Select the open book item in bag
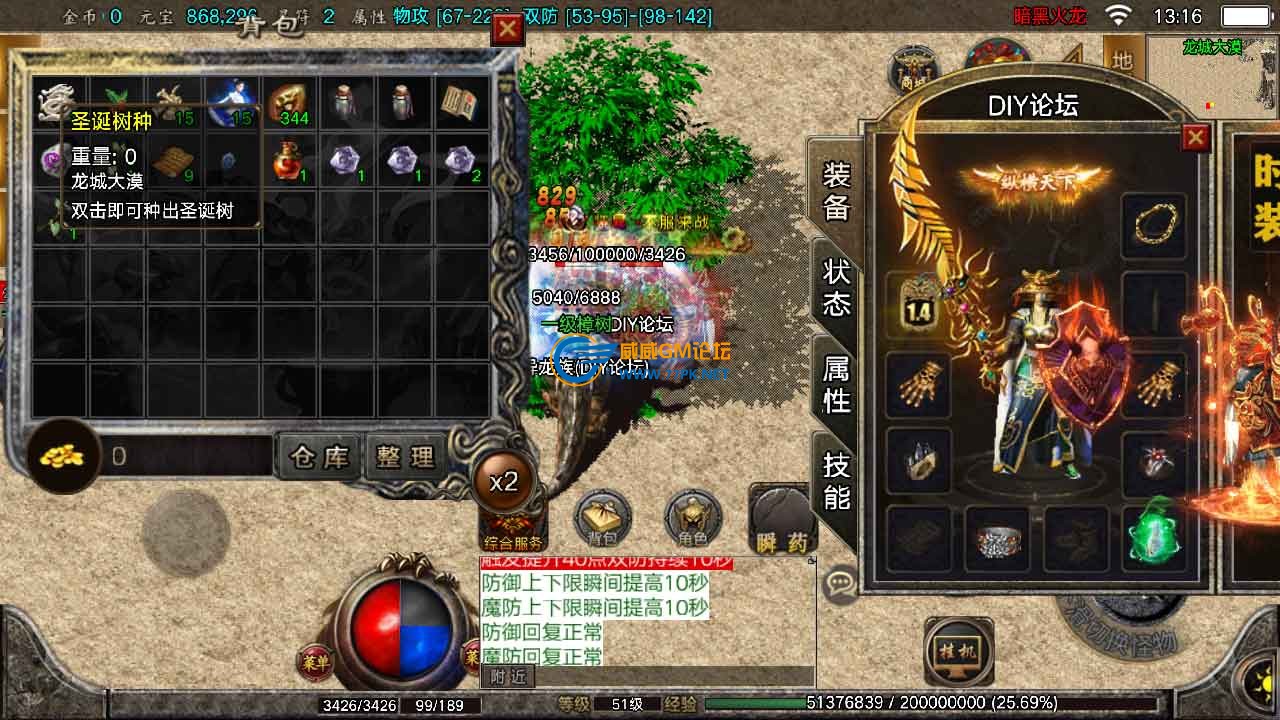The image size is (1280, 720). pos(460,102)
